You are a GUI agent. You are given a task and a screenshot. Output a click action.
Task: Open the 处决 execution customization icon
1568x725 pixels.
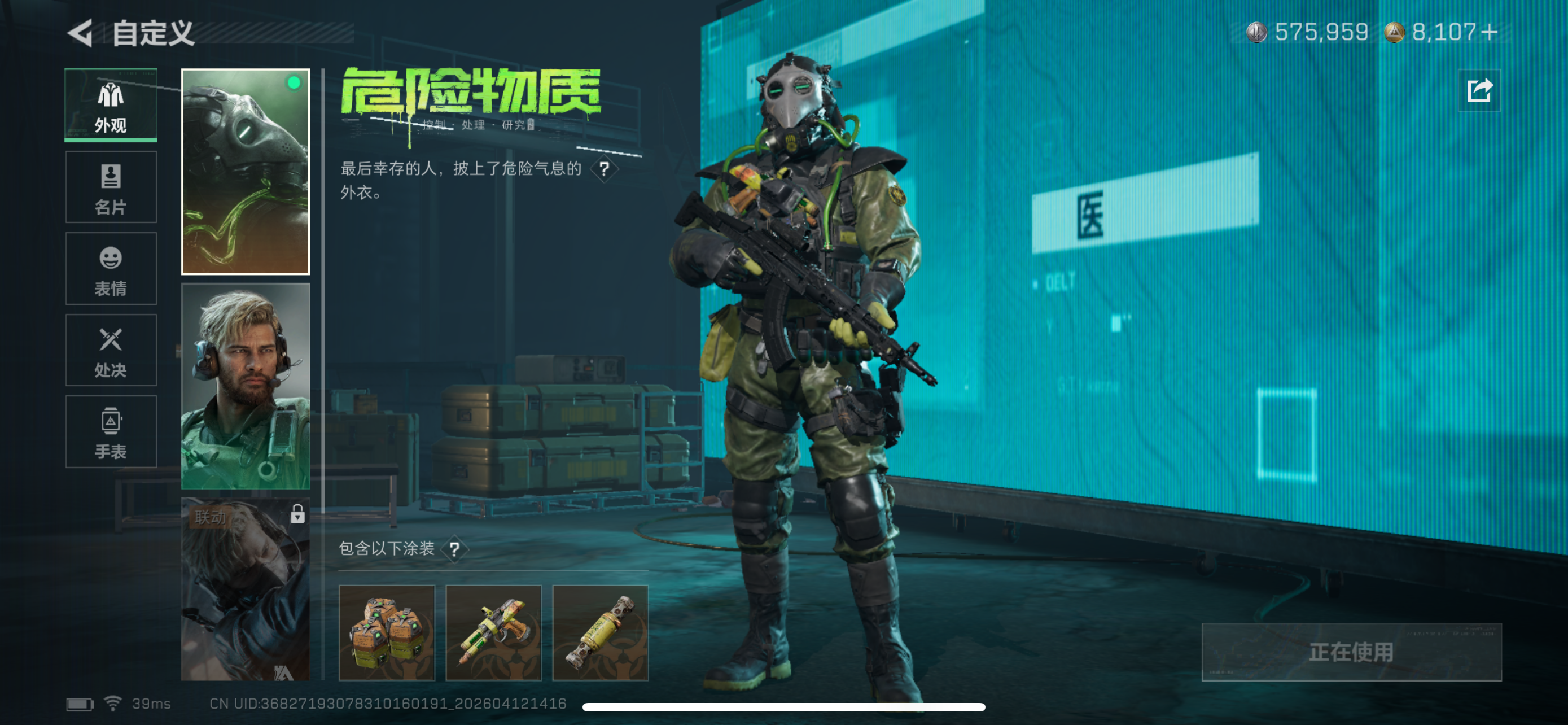pyautogui.click(x=110, y=351)
